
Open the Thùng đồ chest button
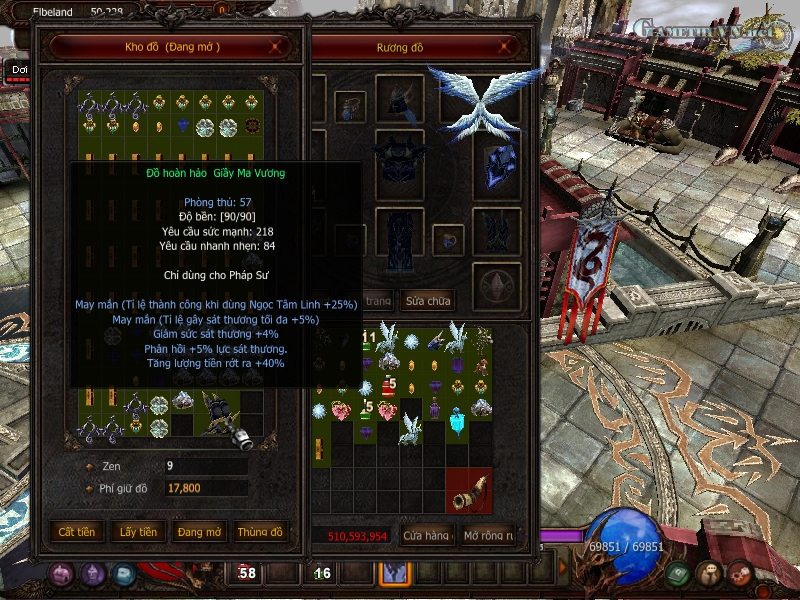pos(260,532)
